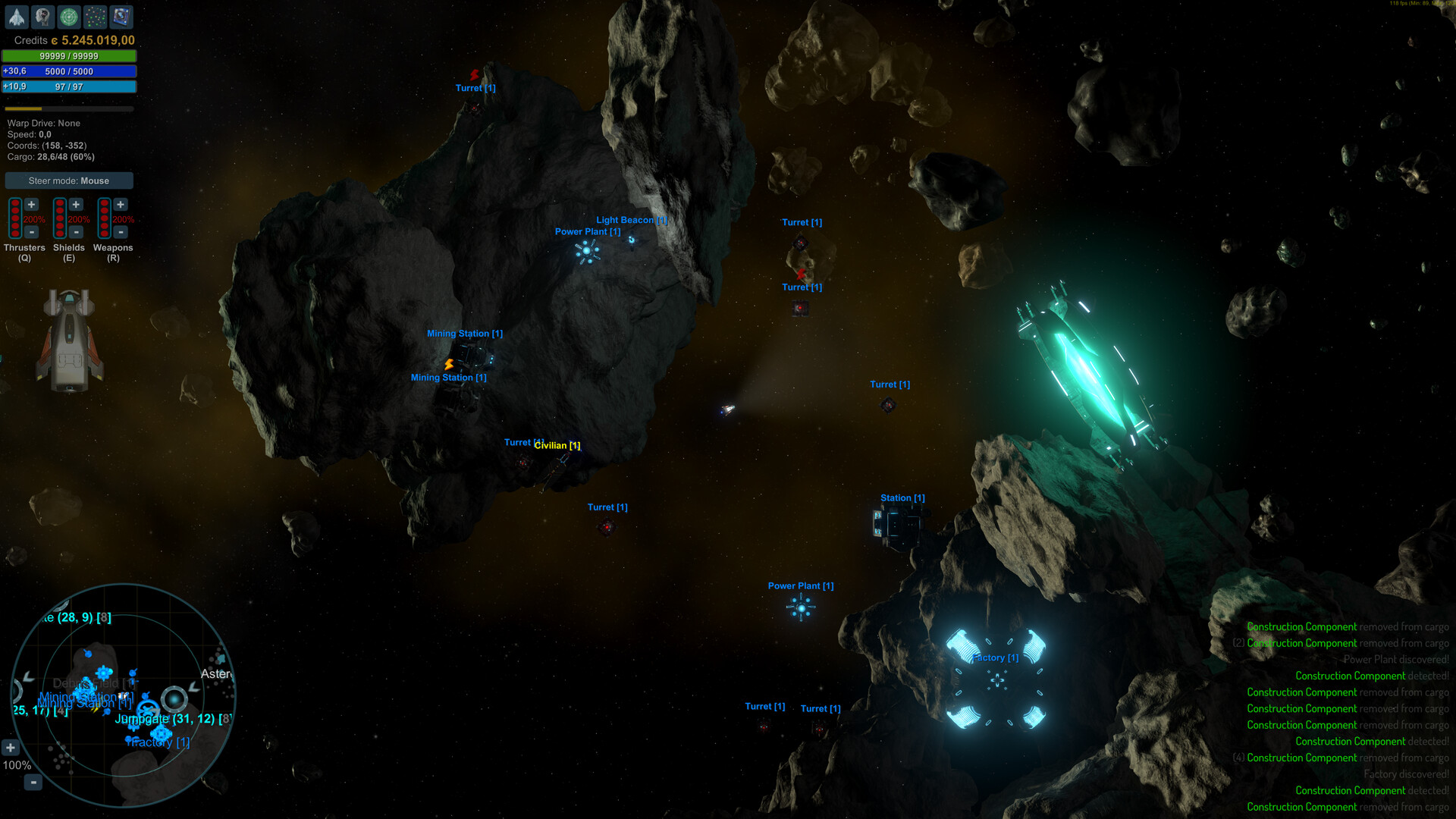The image size is (1456, 819).
Task: Switch Steer mode from Mouse
Action: point(68,180)
